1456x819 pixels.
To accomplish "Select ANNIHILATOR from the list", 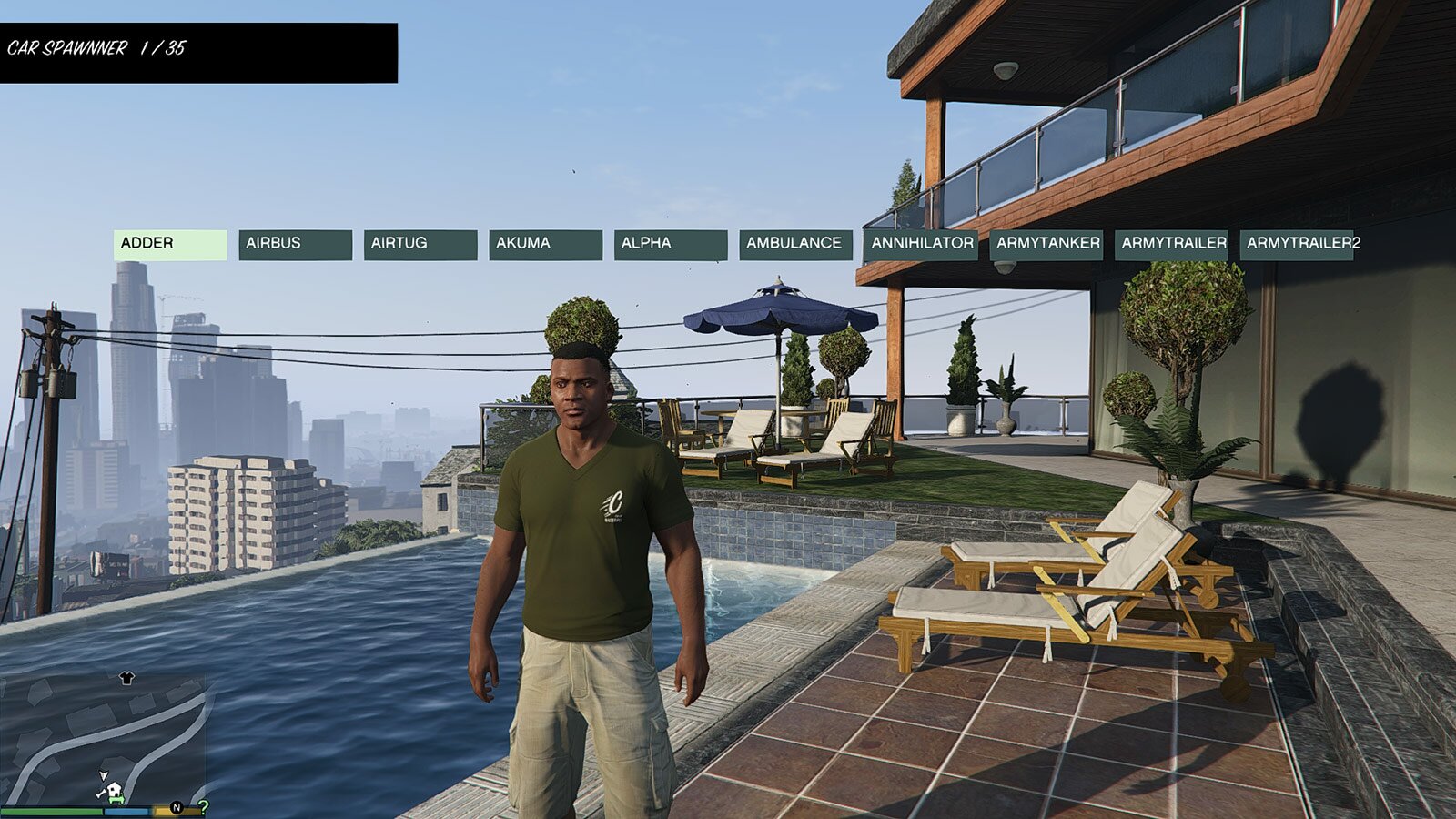I will 921,244.
